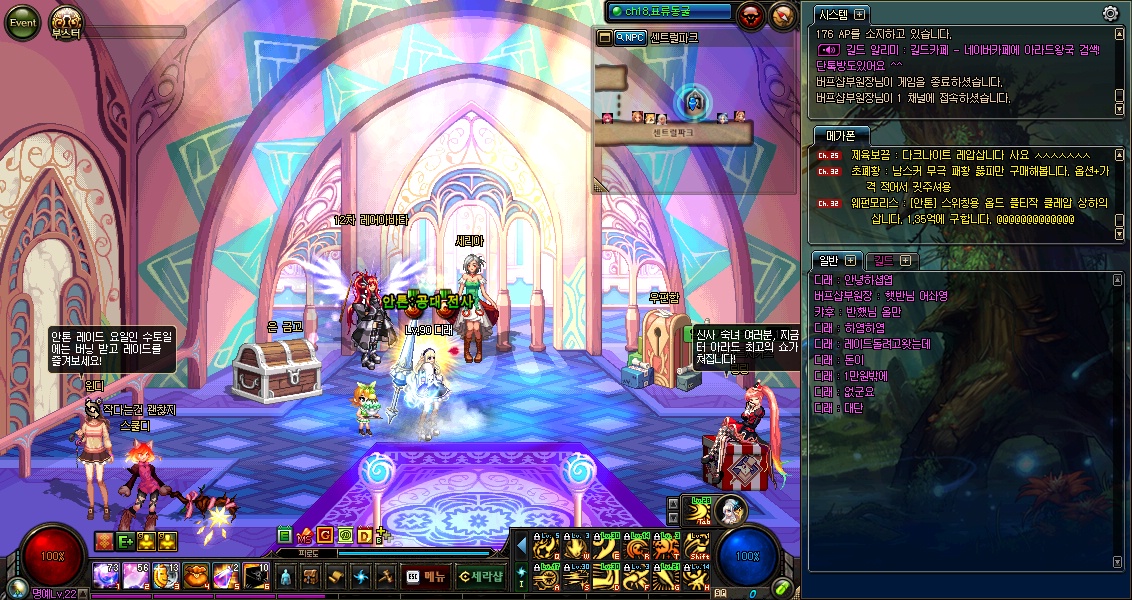
Task: Open the ESC 메뉴 menu button
Action: 425,576
